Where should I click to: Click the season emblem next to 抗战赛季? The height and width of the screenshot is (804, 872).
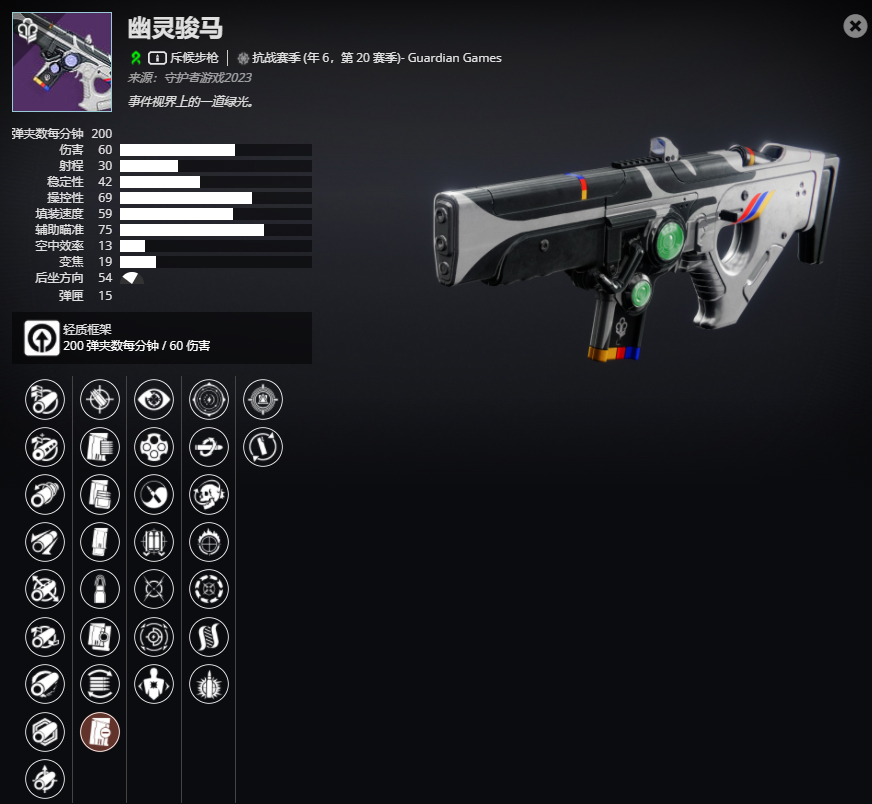(x=243, y=57)
